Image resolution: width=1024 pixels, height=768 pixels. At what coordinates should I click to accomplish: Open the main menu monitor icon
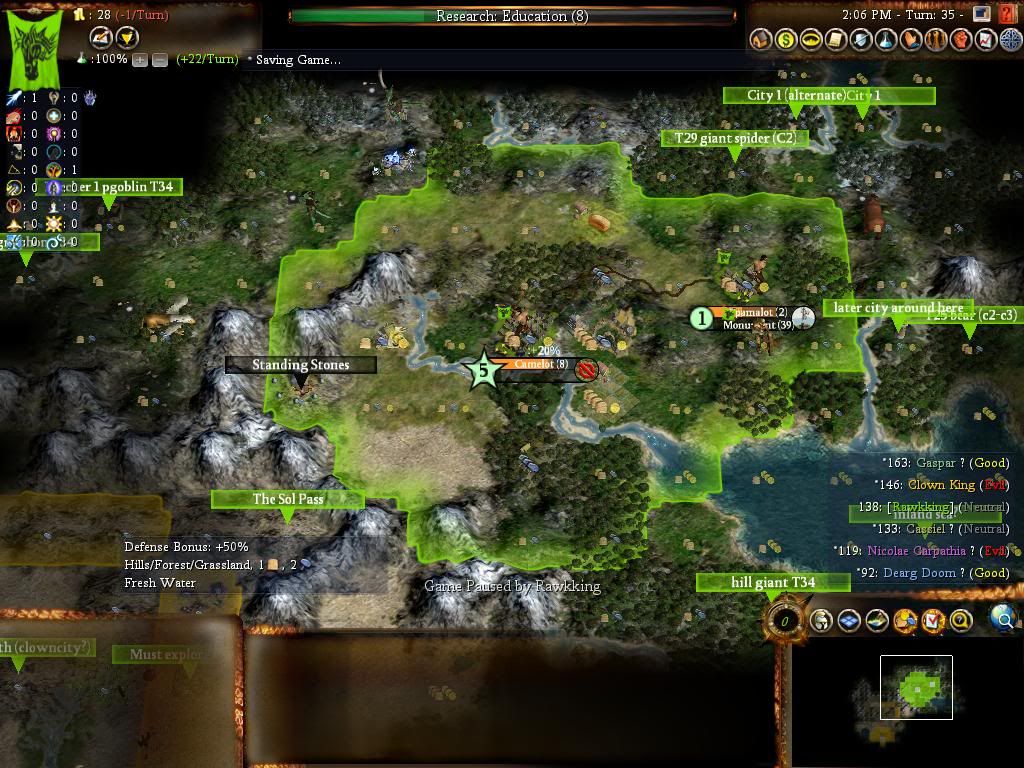[981, 14]
